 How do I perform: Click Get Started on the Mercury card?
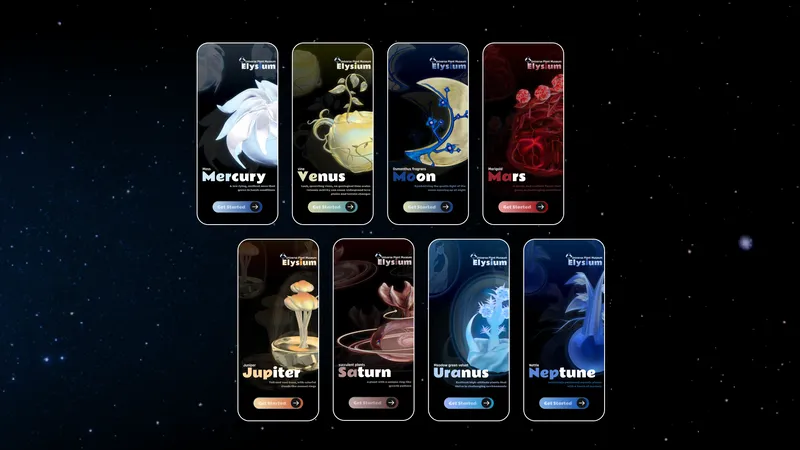(236, 207)
